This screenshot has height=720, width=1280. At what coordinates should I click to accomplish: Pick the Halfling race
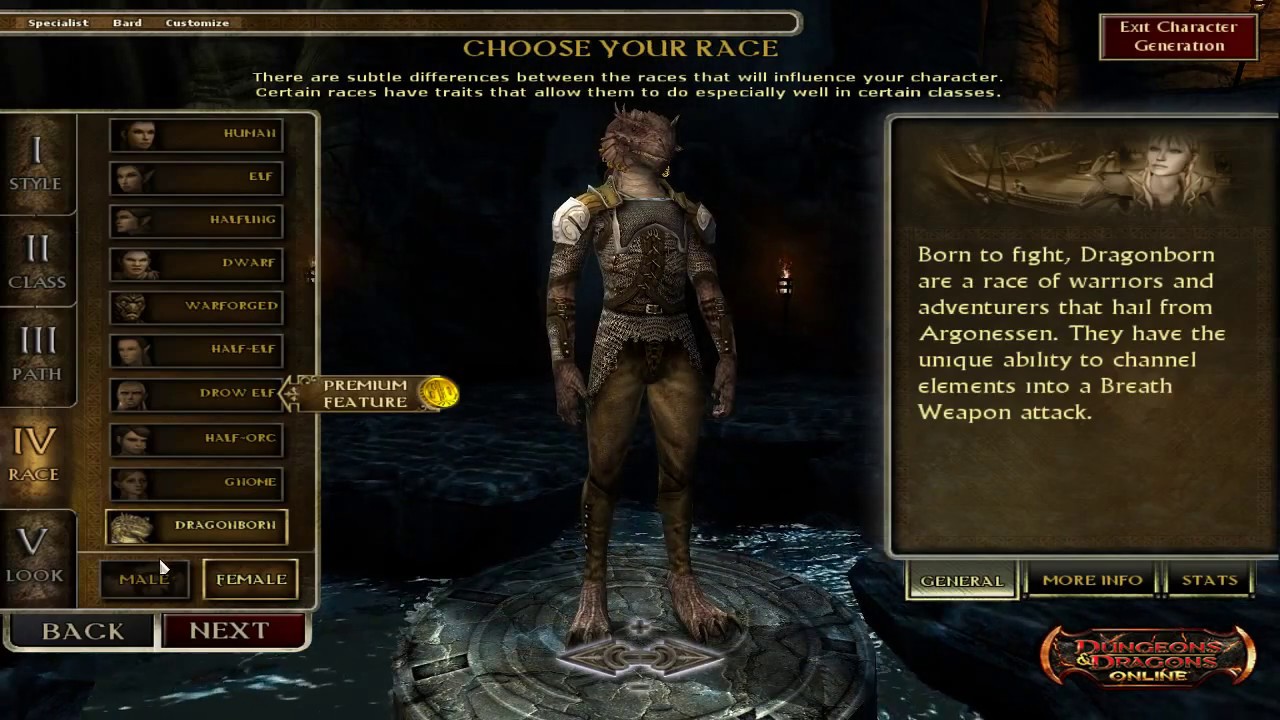tap(196, 220)
